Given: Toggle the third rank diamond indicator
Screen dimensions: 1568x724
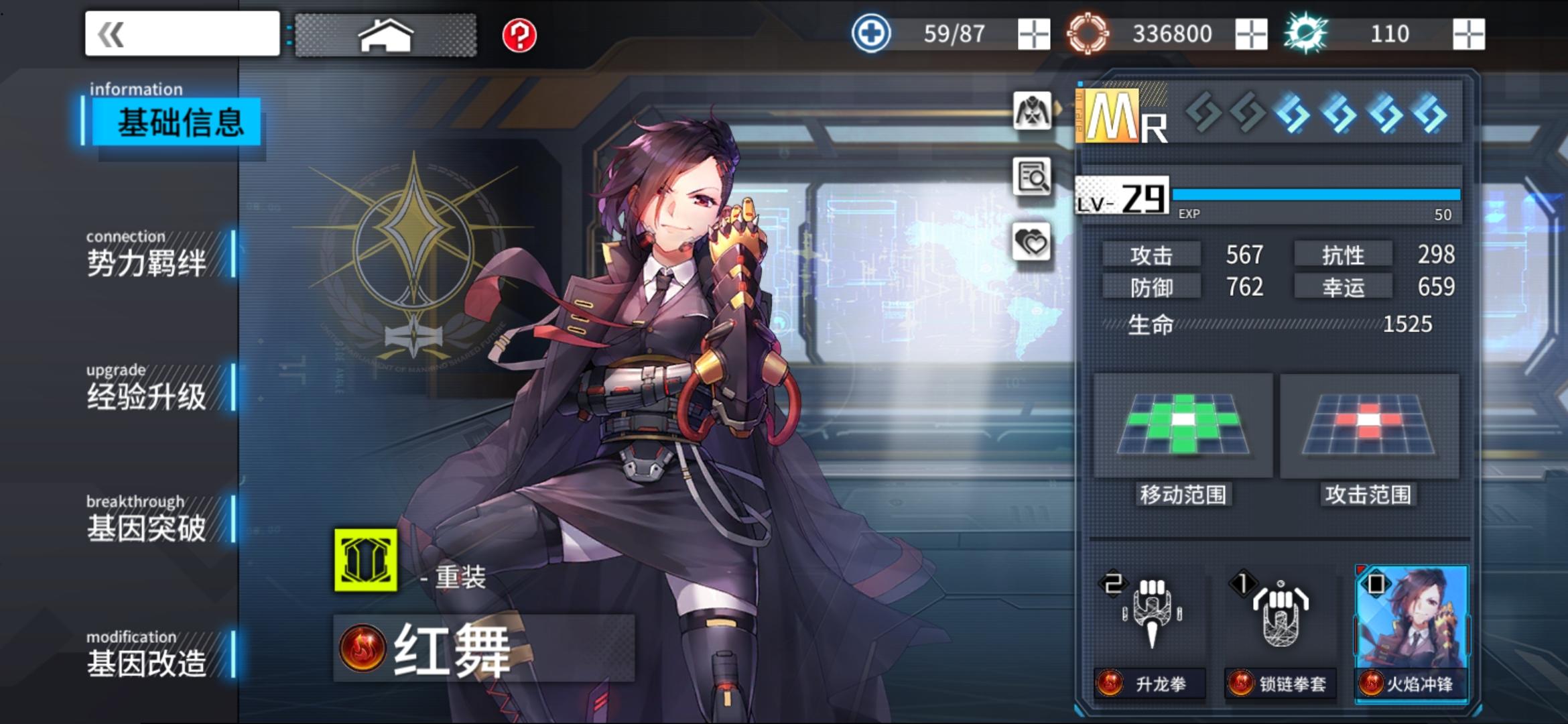Looking at the screenshot, I should (x=1290, y=114).
